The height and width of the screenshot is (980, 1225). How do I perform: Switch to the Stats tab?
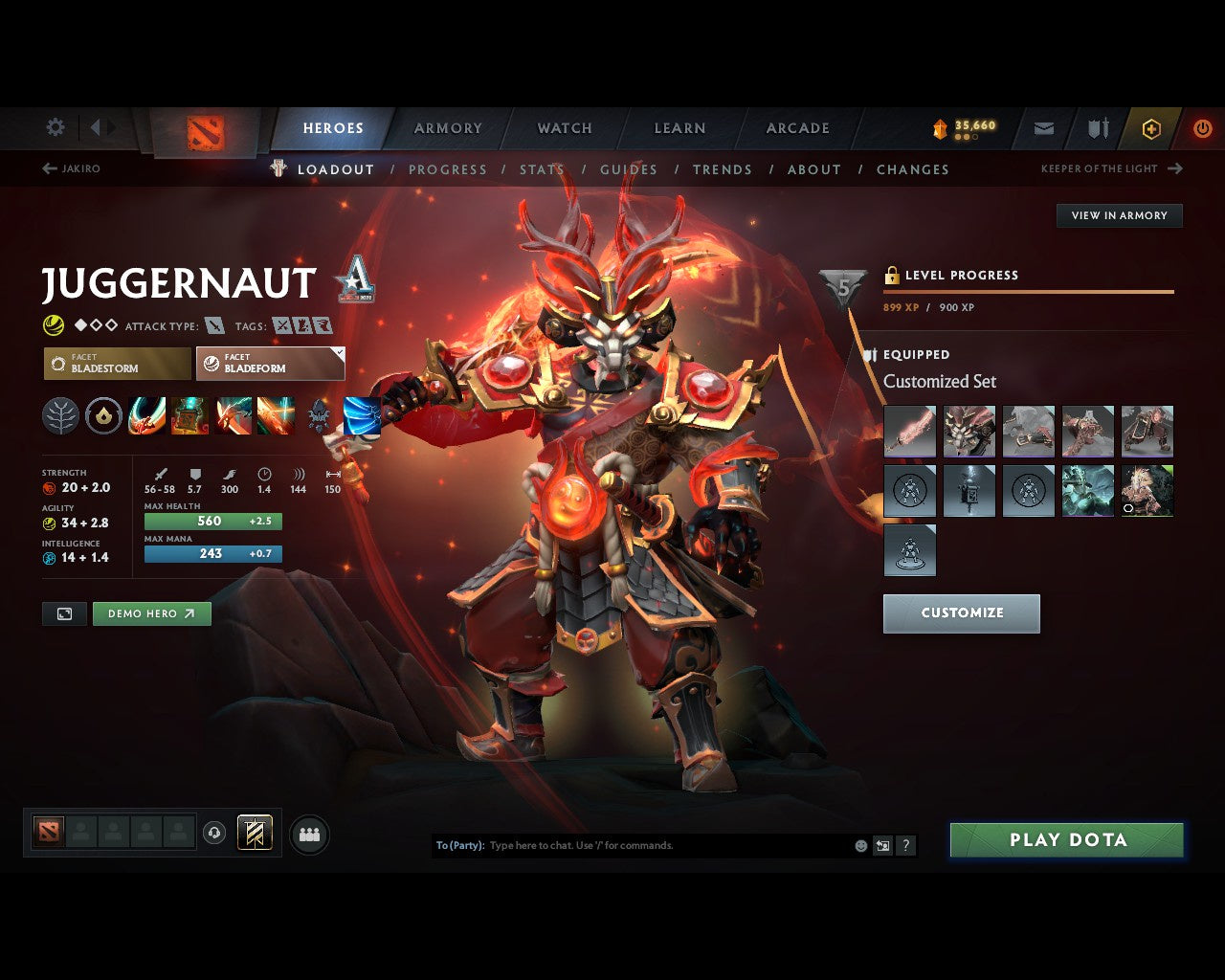pyautogui.click(x=541, y=169)
